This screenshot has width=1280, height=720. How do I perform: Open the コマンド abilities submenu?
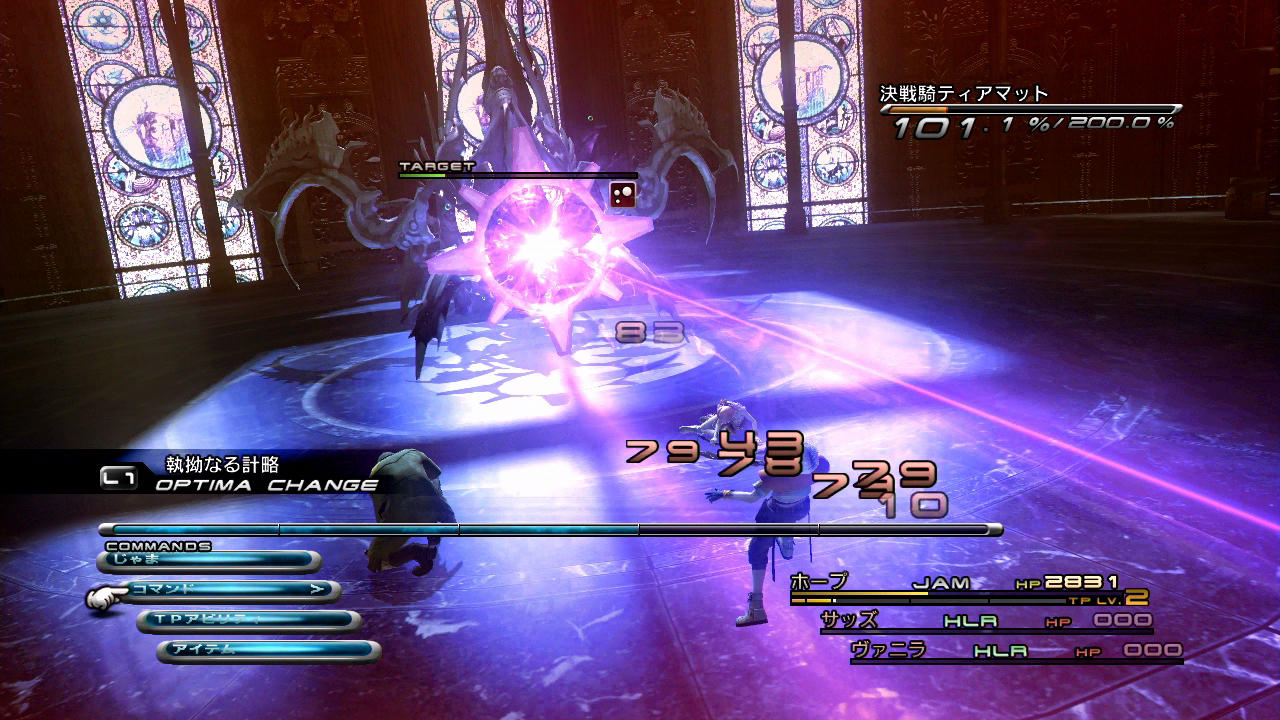pyautogui.click(x=230, y=590)
